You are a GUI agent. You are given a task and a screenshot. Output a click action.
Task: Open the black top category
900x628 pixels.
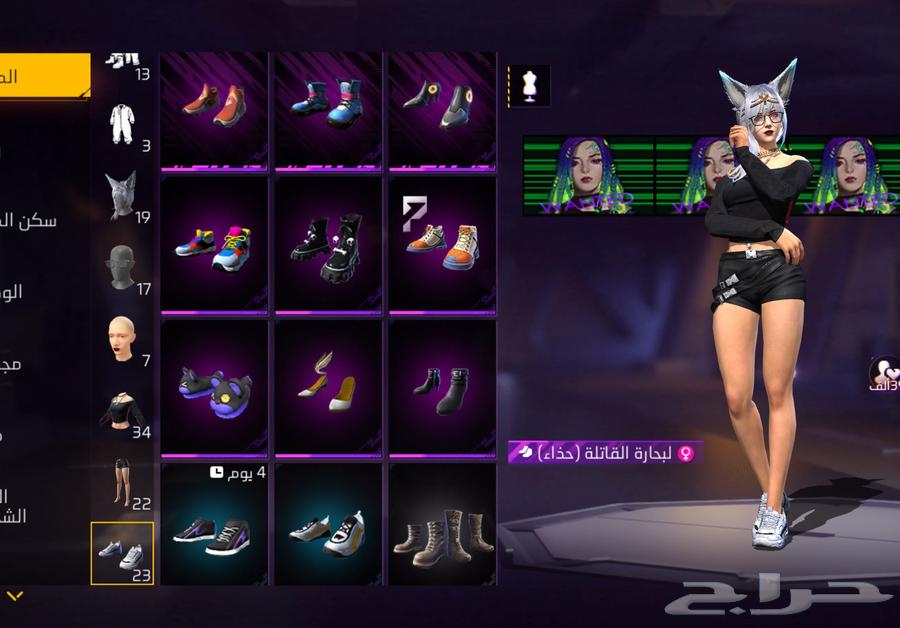(x=122, y=410)
